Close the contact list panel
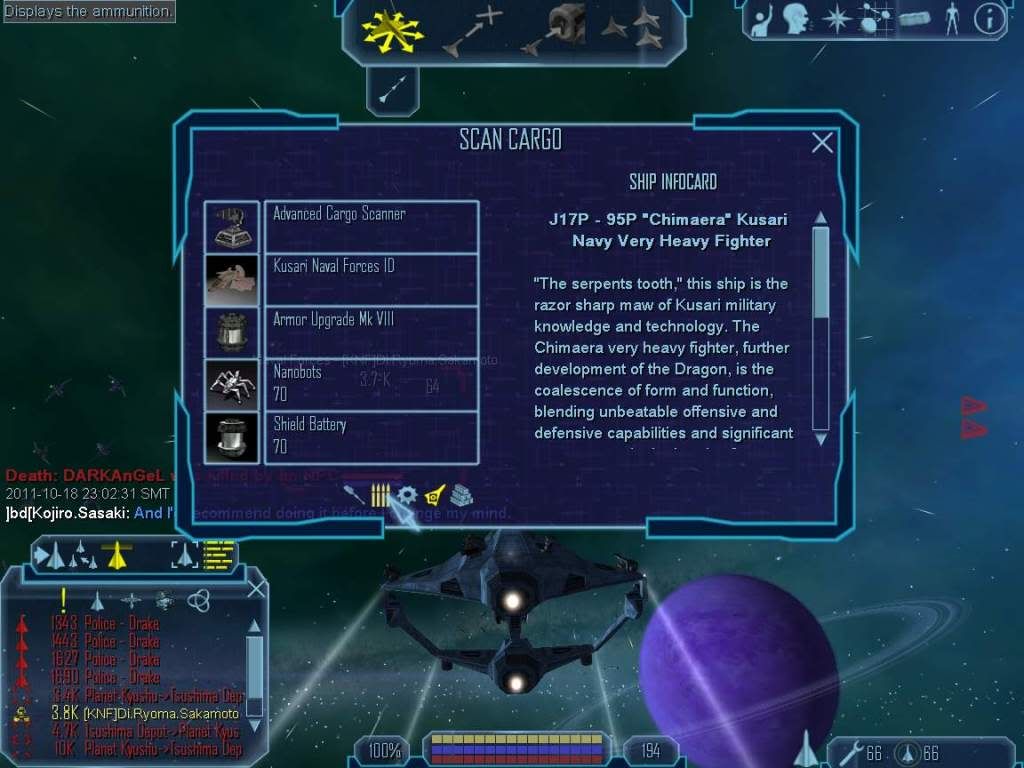1024x768 pixels. pyautogui.click(x=256, y=589)
